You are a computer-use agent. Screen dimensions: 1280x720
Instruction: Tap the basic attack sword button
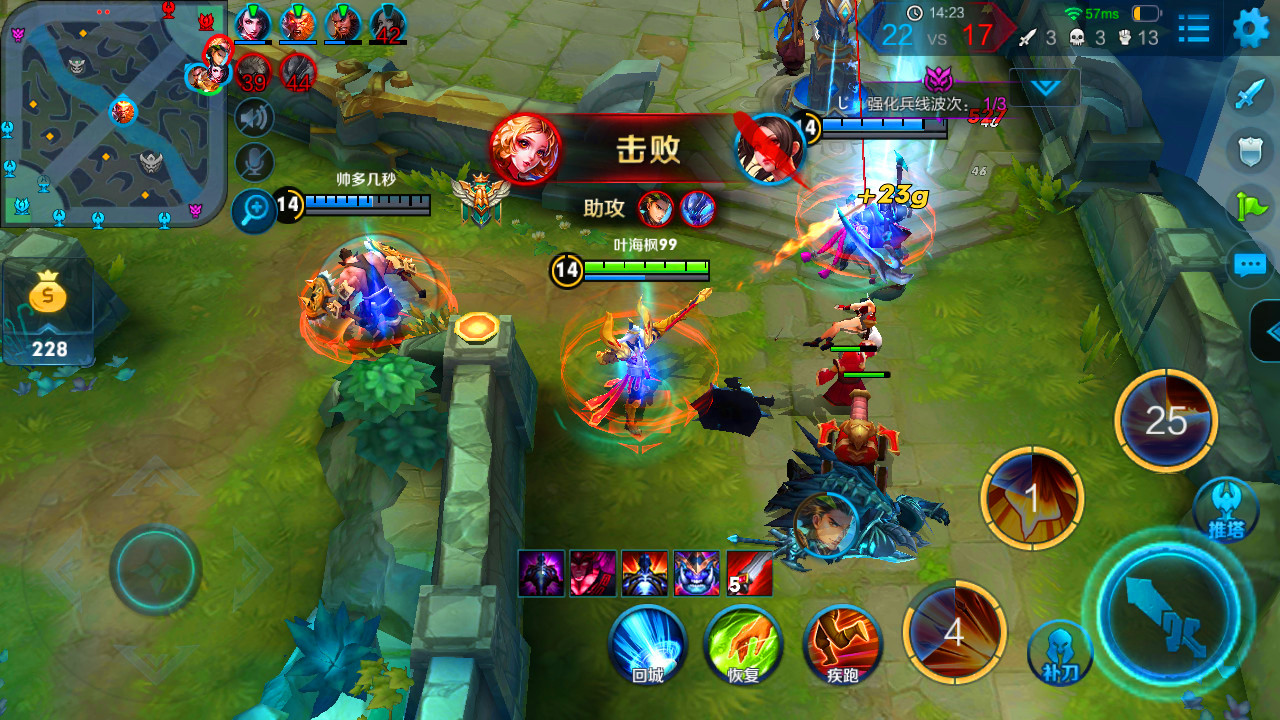(x=1168, y=608)
